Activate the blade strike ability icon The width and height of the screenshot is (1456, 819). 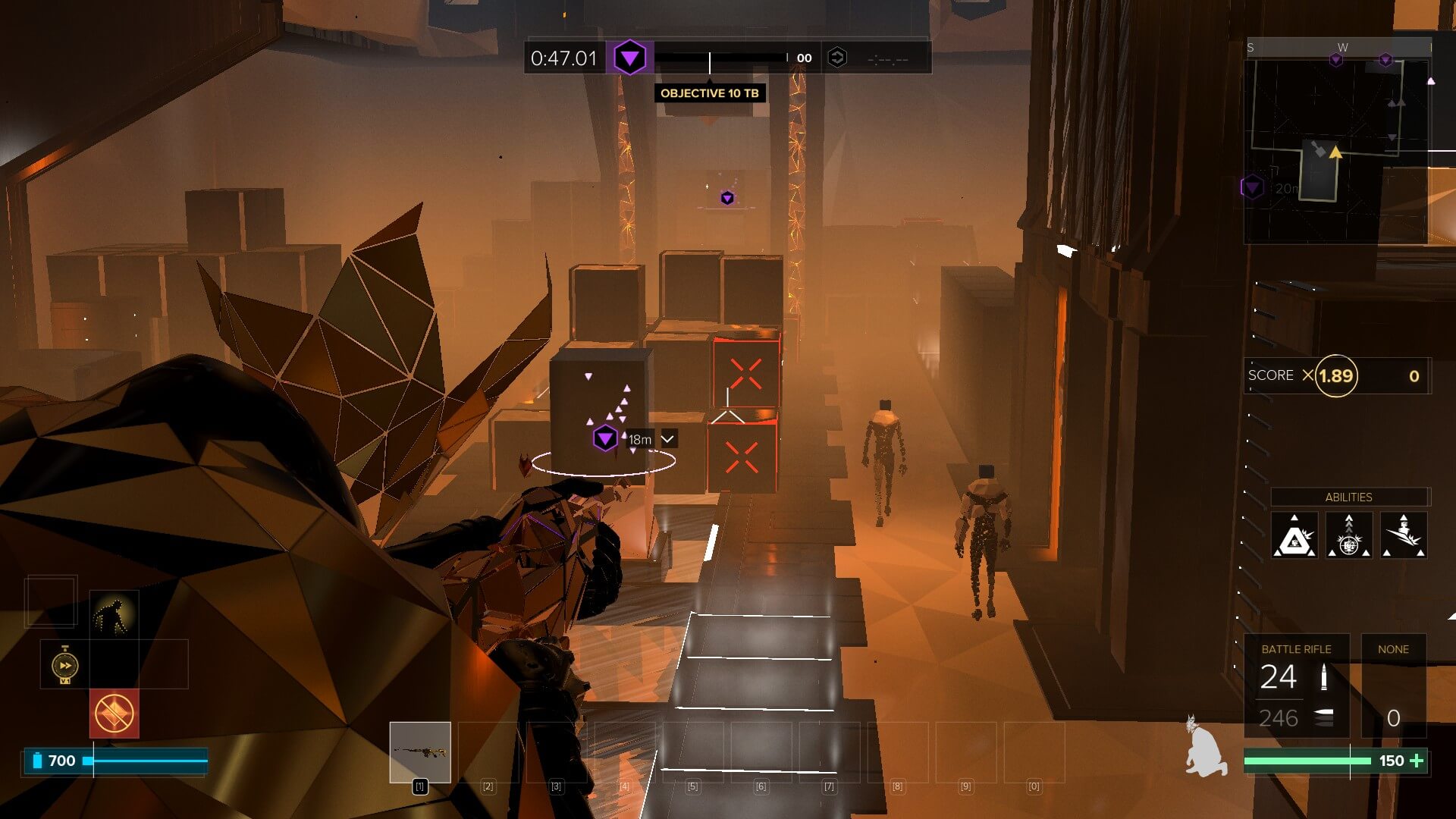(1403, 536)
